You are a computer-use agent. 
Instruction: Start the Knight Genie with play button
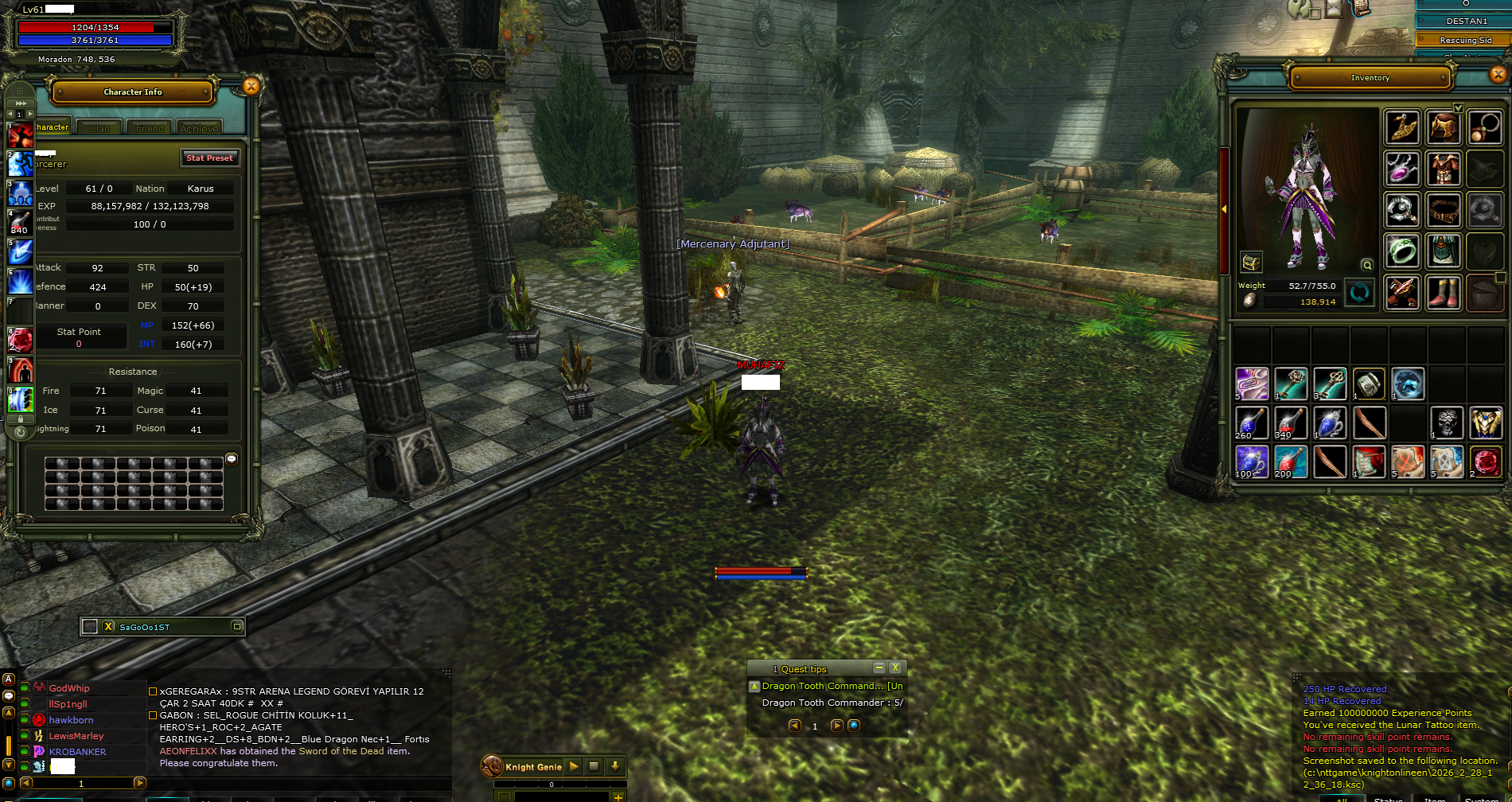click(574, 767)
